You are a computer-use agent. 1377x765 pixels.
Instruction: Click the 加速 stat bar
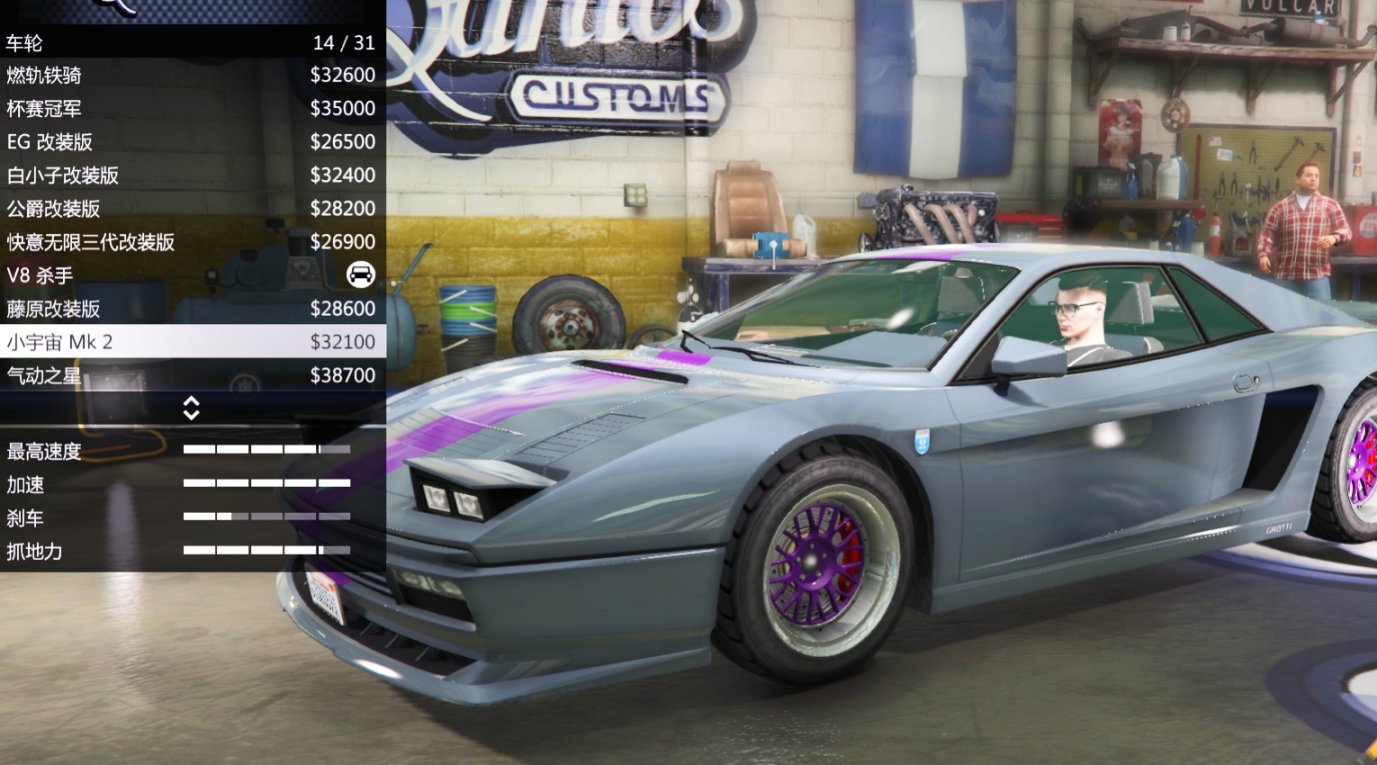(x=265, y=485)
